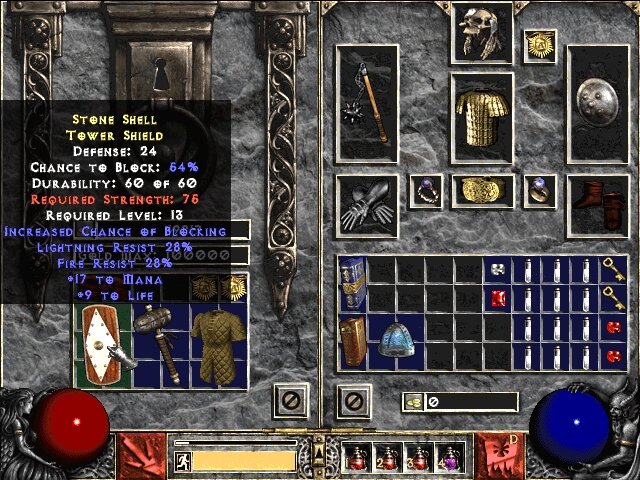Pick up the brown tome in inventory
The width and height of the screenshot is (640, 480).
pos(352,342)
